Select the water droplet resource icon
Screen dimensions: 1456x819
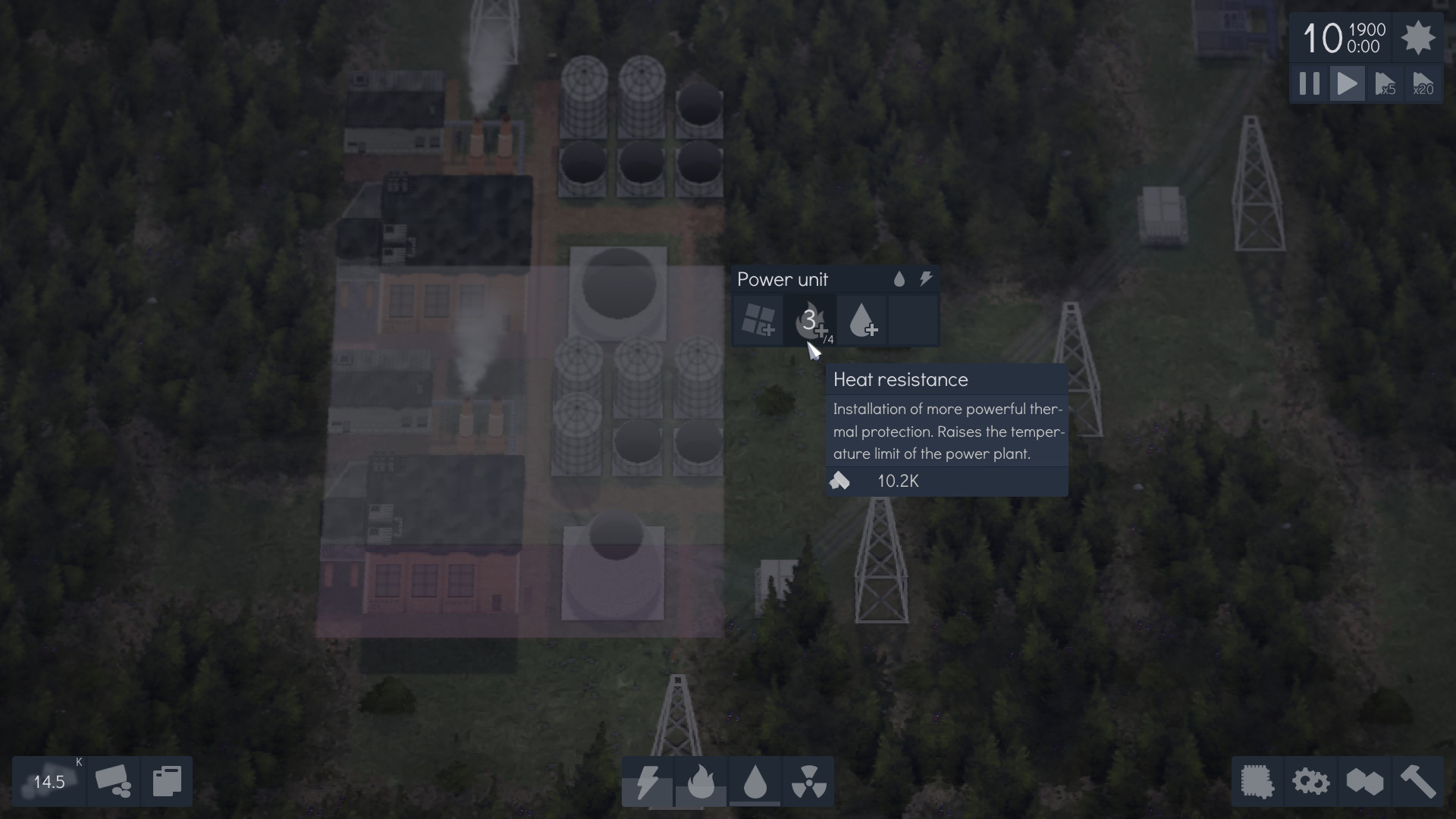[756, 782]
